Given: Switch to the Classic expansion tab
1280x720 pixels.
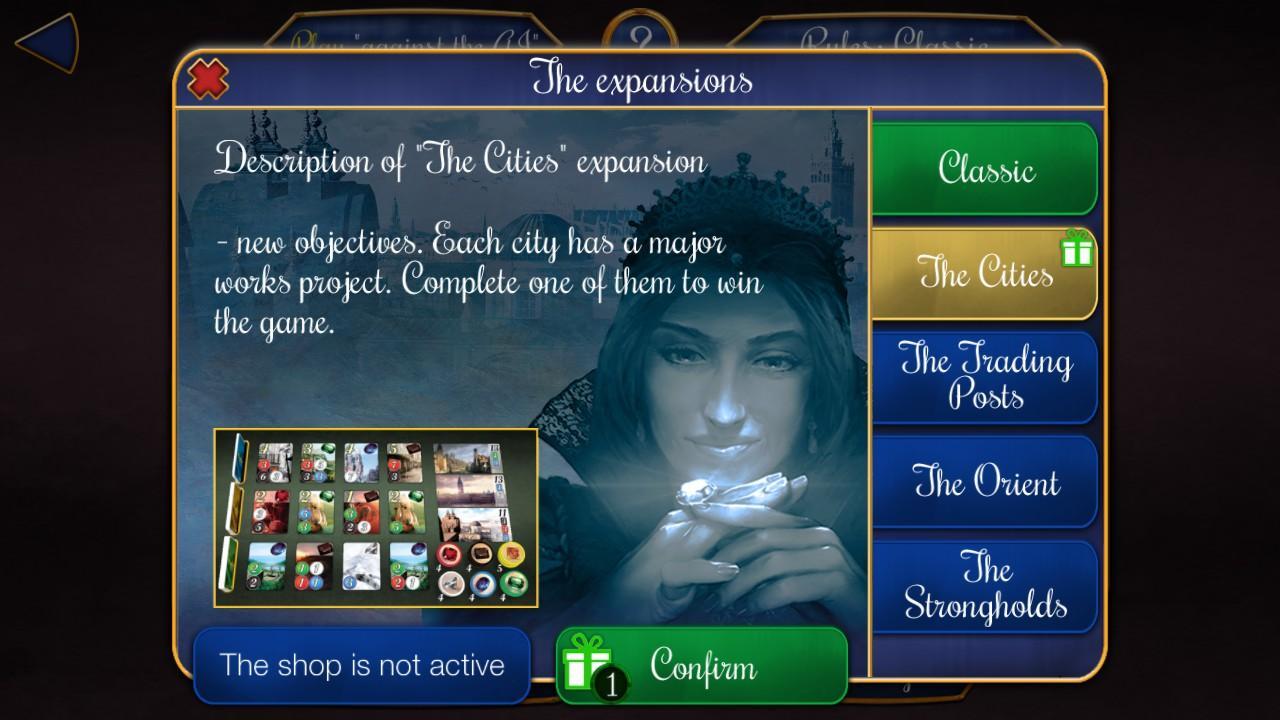Looking at the screenshot, I should [x=985, y=169].
